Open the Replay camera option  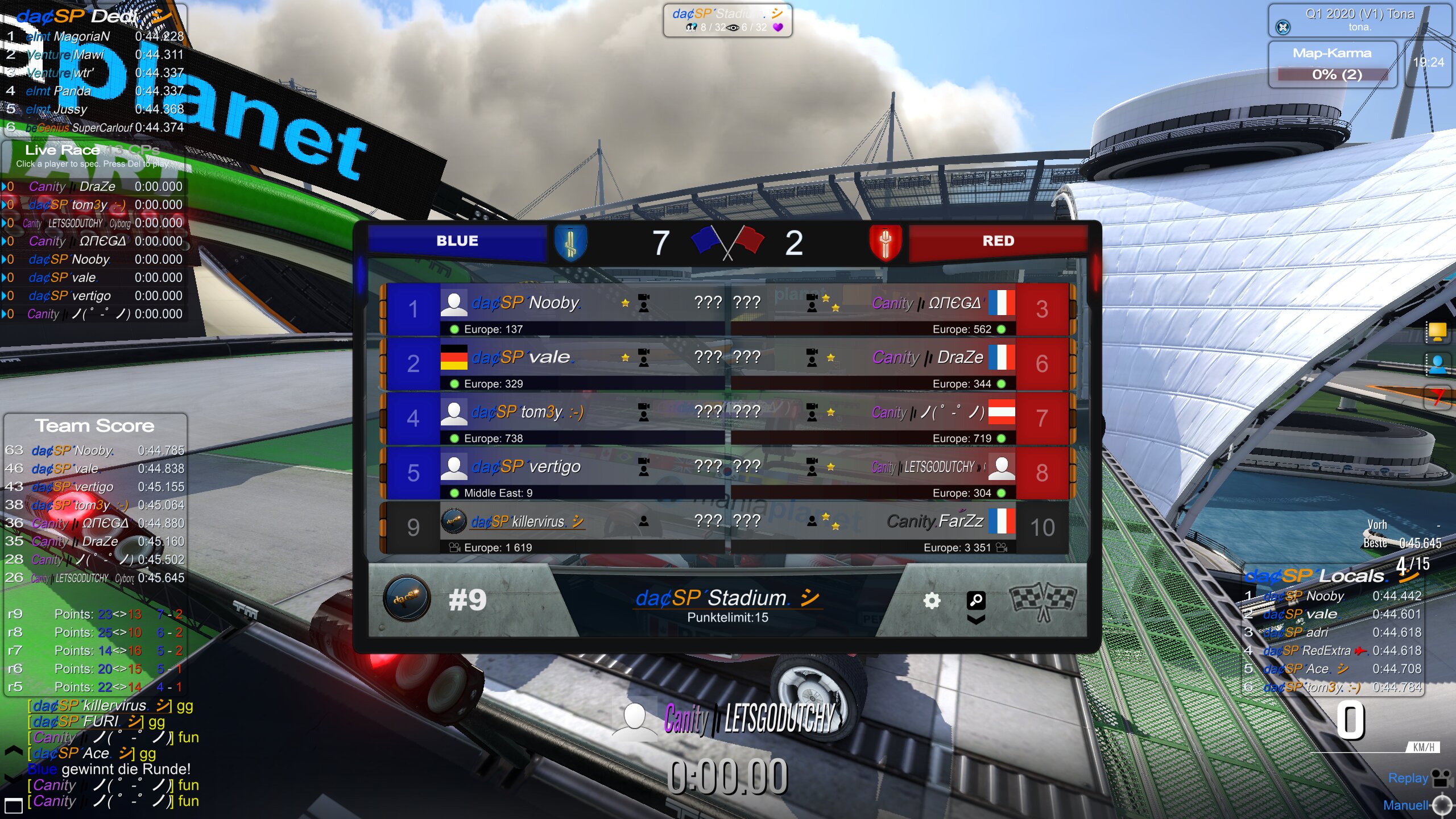(1417, 778)
